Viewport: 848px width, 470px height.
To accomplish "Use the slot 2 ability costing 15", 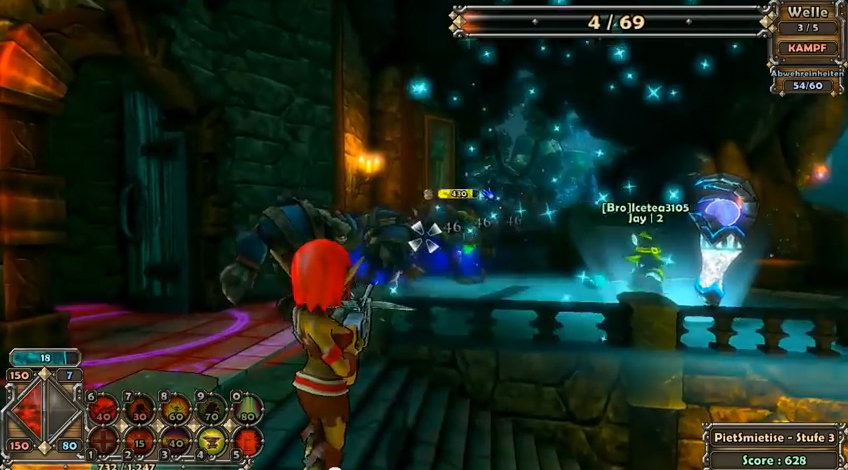I will click(140, 440).
